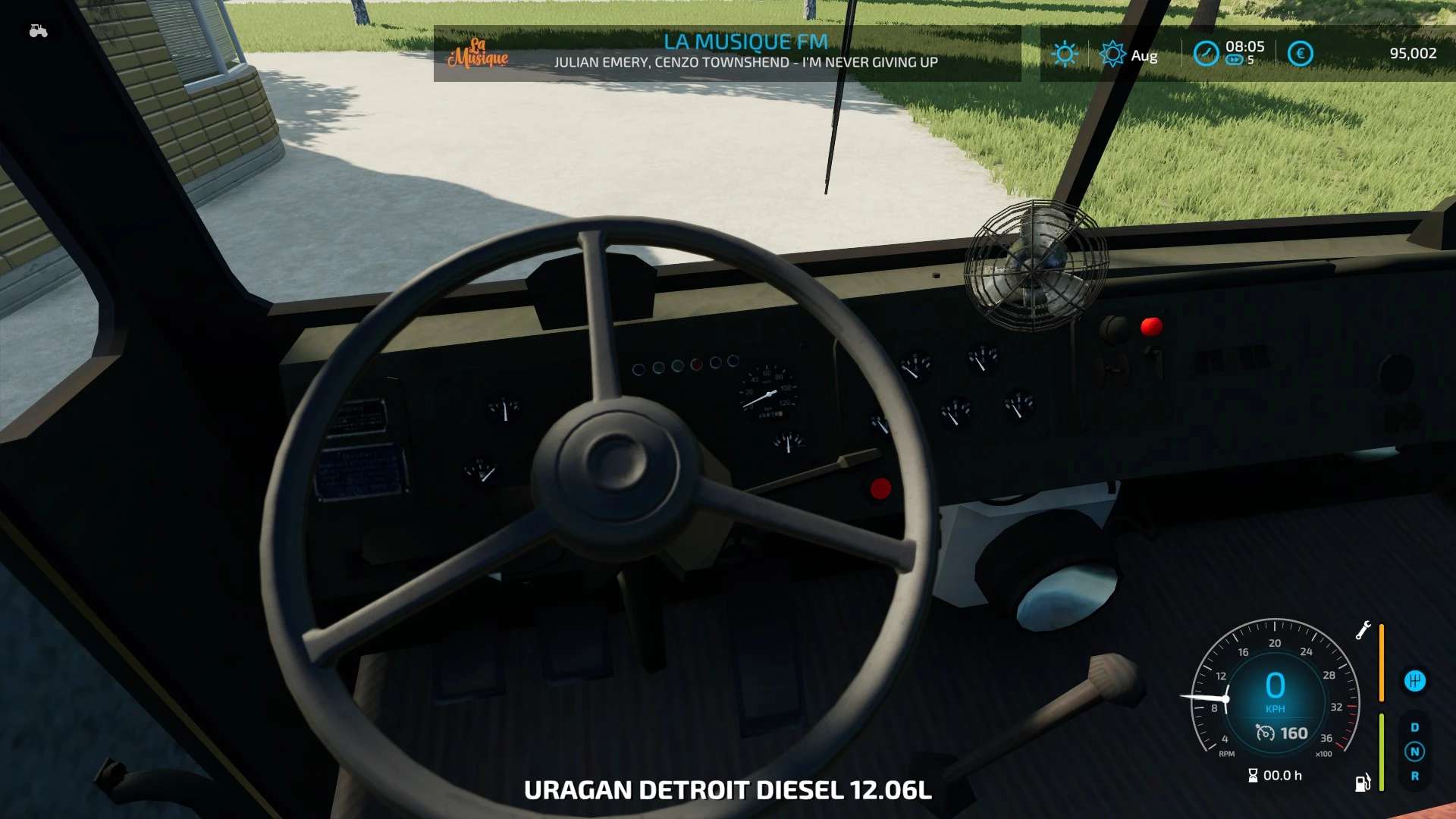Open the La Musique FM radio banner
Image resolution: width=1456 pixels, height=819 pixels.
745,52
